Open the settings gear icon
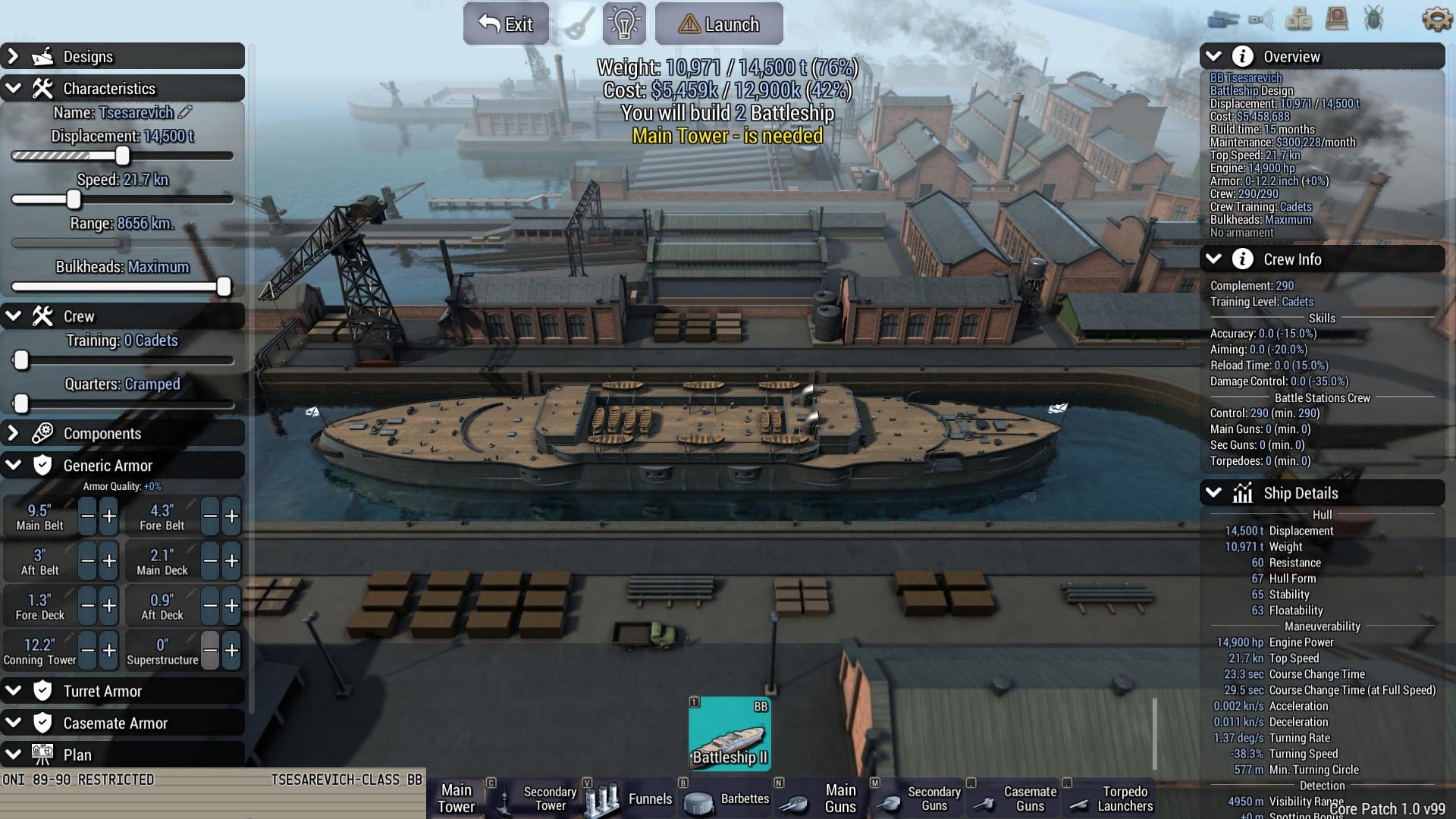The height and width of the screenshot is (819, 1456). pyautogui.click(x=1436, y=19)
